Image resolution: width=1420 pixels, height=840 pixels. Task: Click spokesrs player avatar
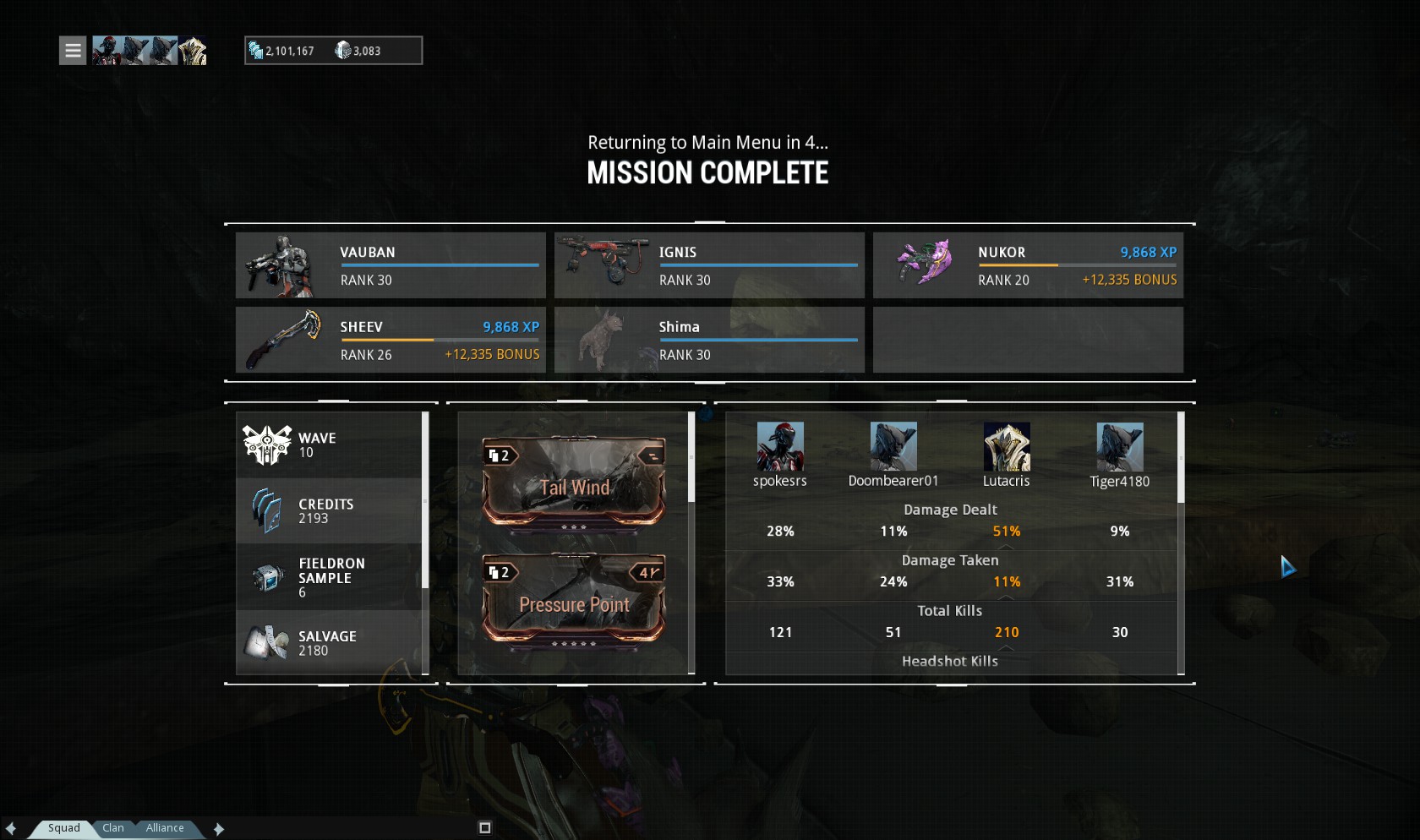click(780, 447)
